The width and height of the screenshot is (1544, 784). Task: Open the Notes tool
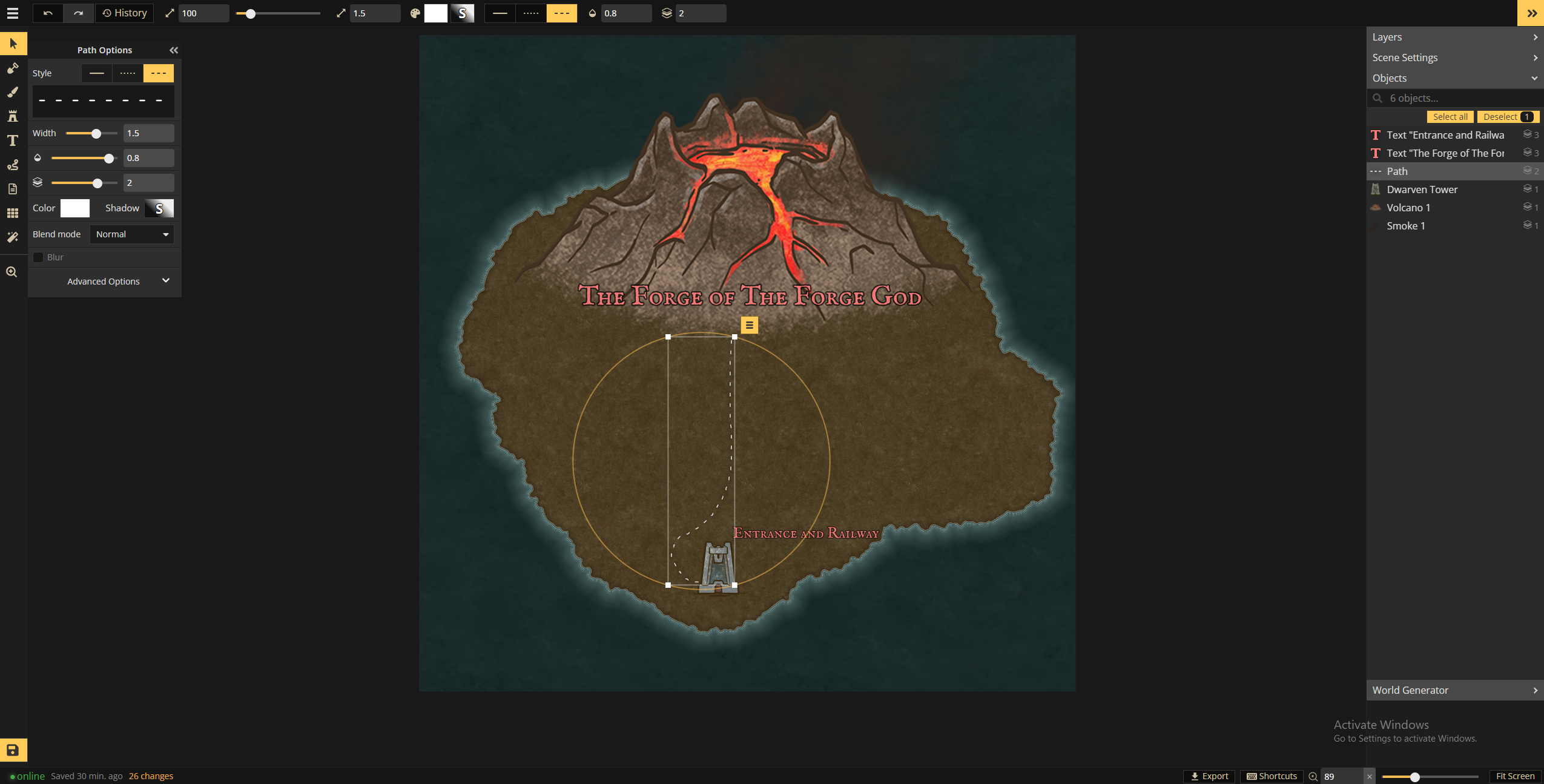(x=13, y=188)
